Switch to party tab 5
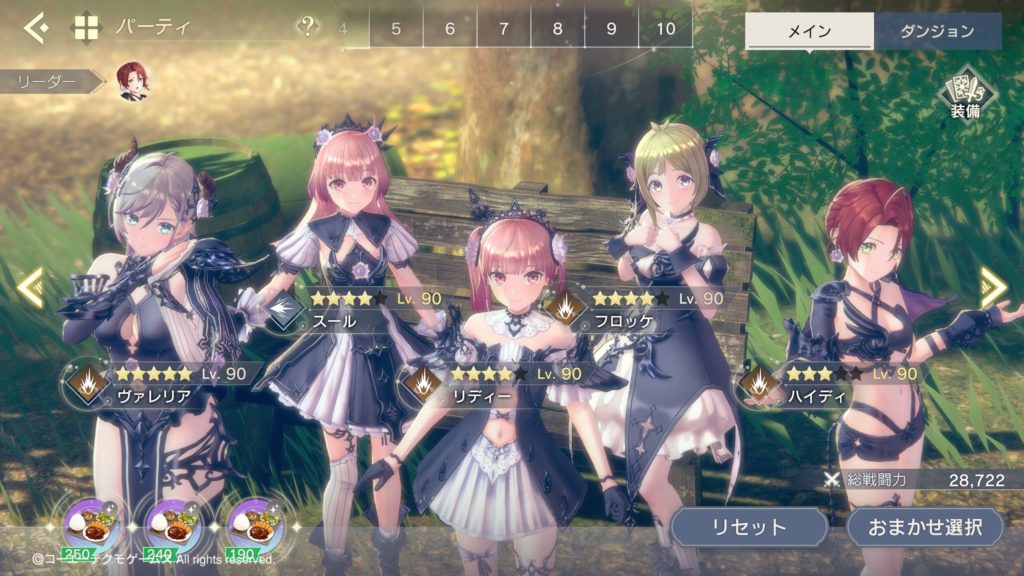This screenshot has height=576, width=1024. point(396,28)
